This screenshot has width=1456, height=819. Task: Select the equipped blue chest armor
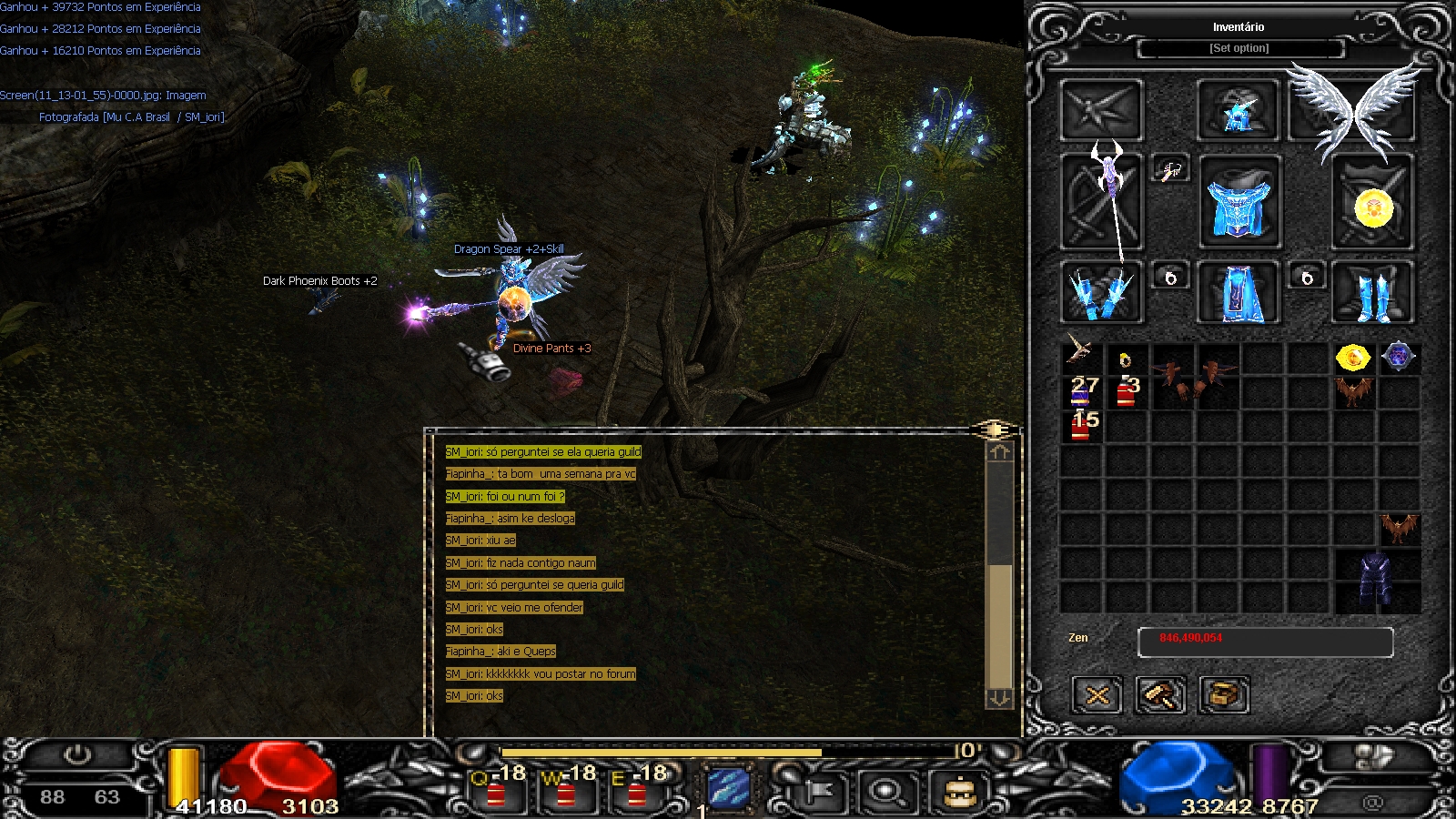coord(1239,204)
